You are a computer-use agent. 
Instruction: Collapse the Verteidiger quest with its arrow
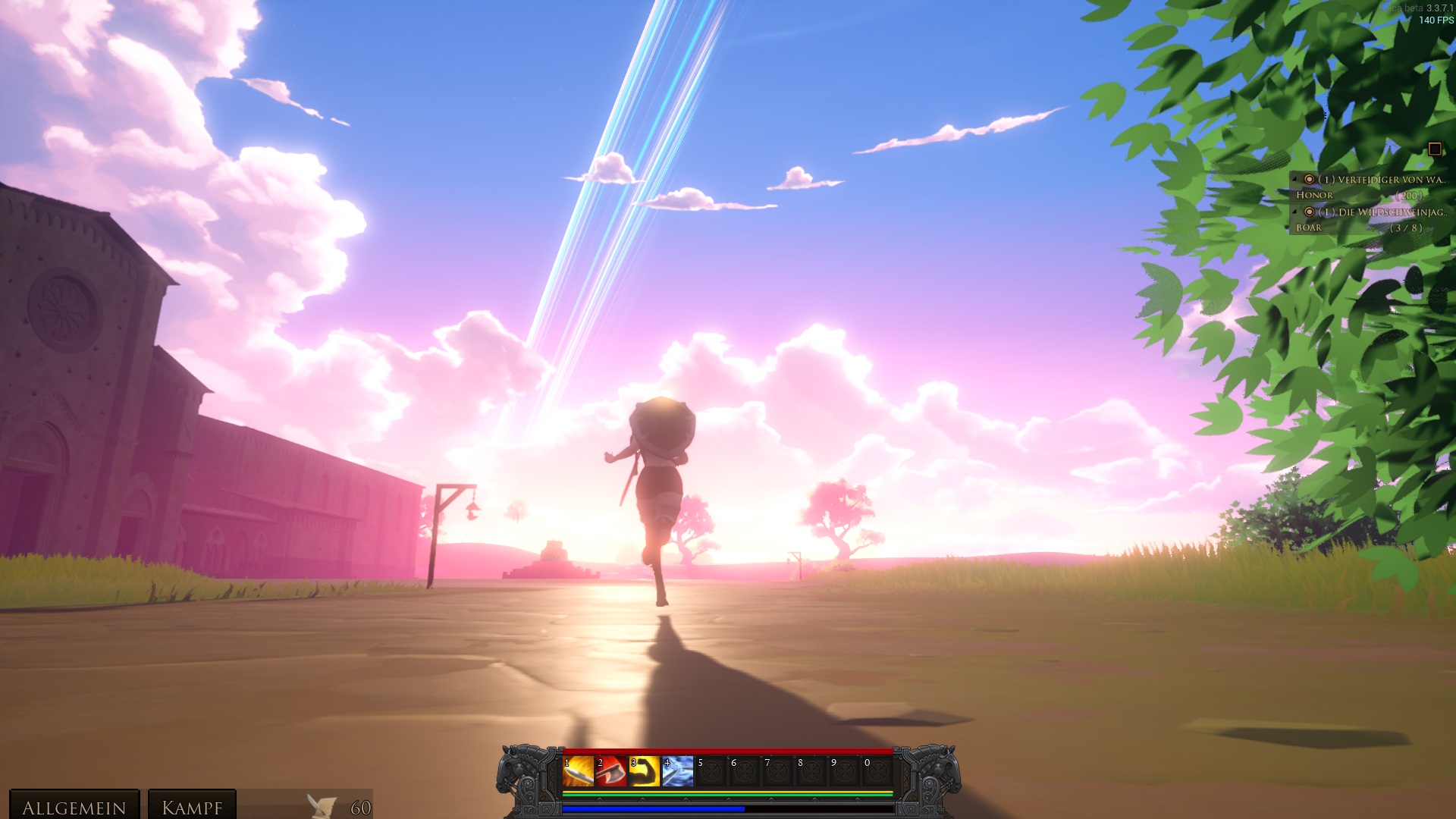(1294, 180)
